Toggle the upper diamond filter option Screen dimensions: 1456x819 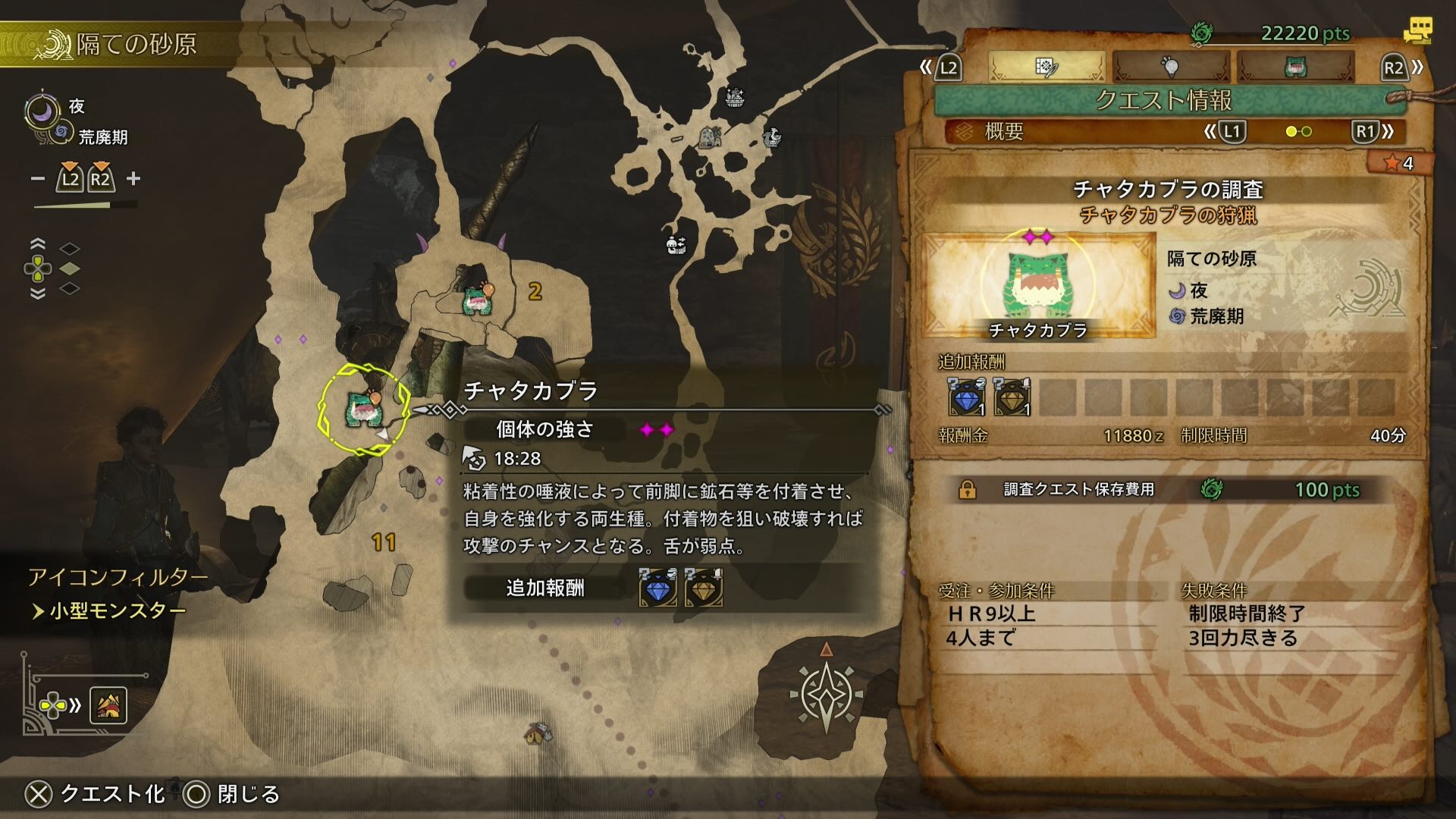[x=70, y=248]
